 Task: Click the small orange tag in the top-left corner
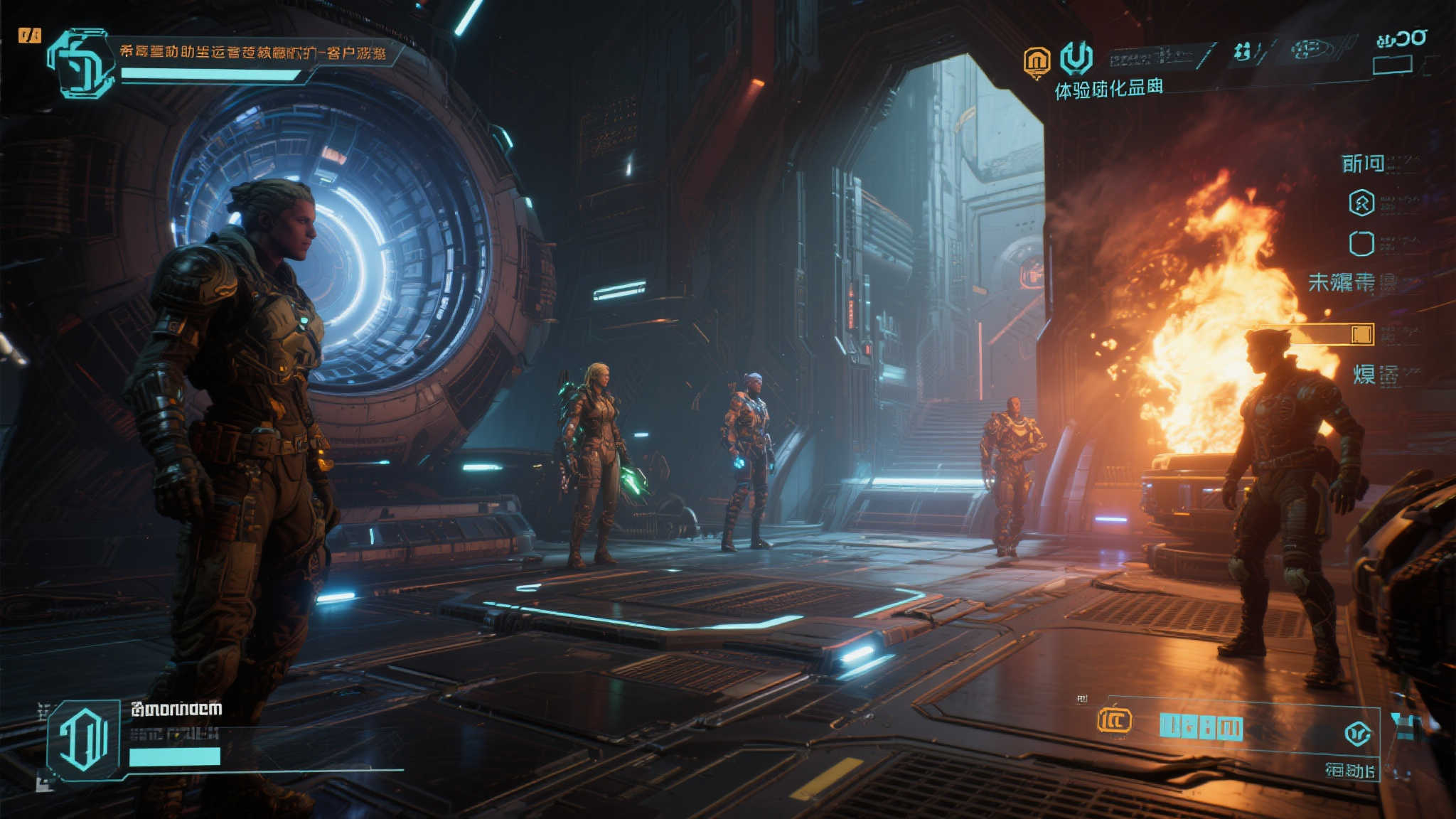30,35
